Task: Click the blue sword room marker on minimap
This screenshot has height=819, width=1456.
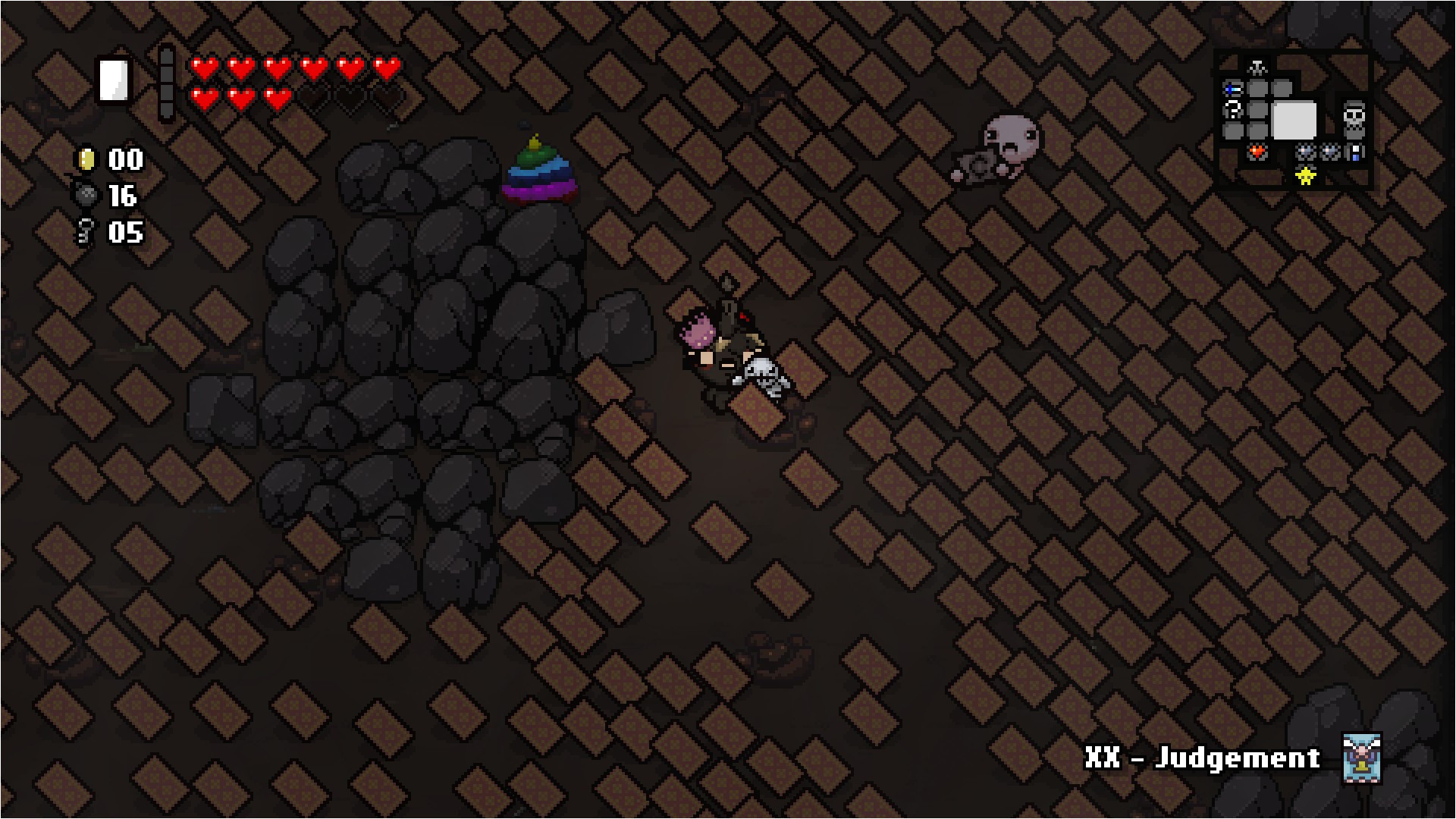Action: click(1233, 89)
